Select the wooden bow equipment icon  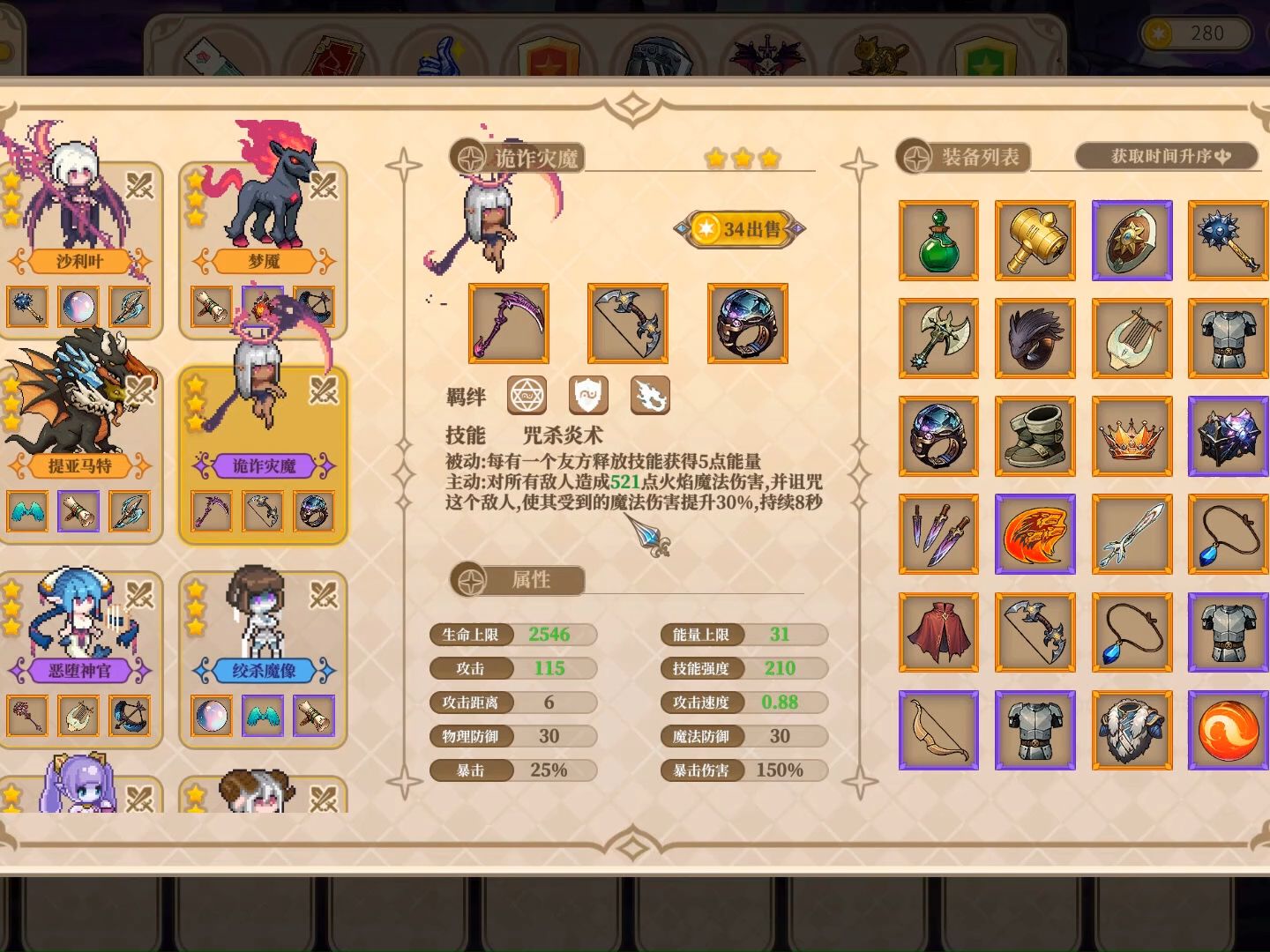pyautogui.click(x=938, y=729)
